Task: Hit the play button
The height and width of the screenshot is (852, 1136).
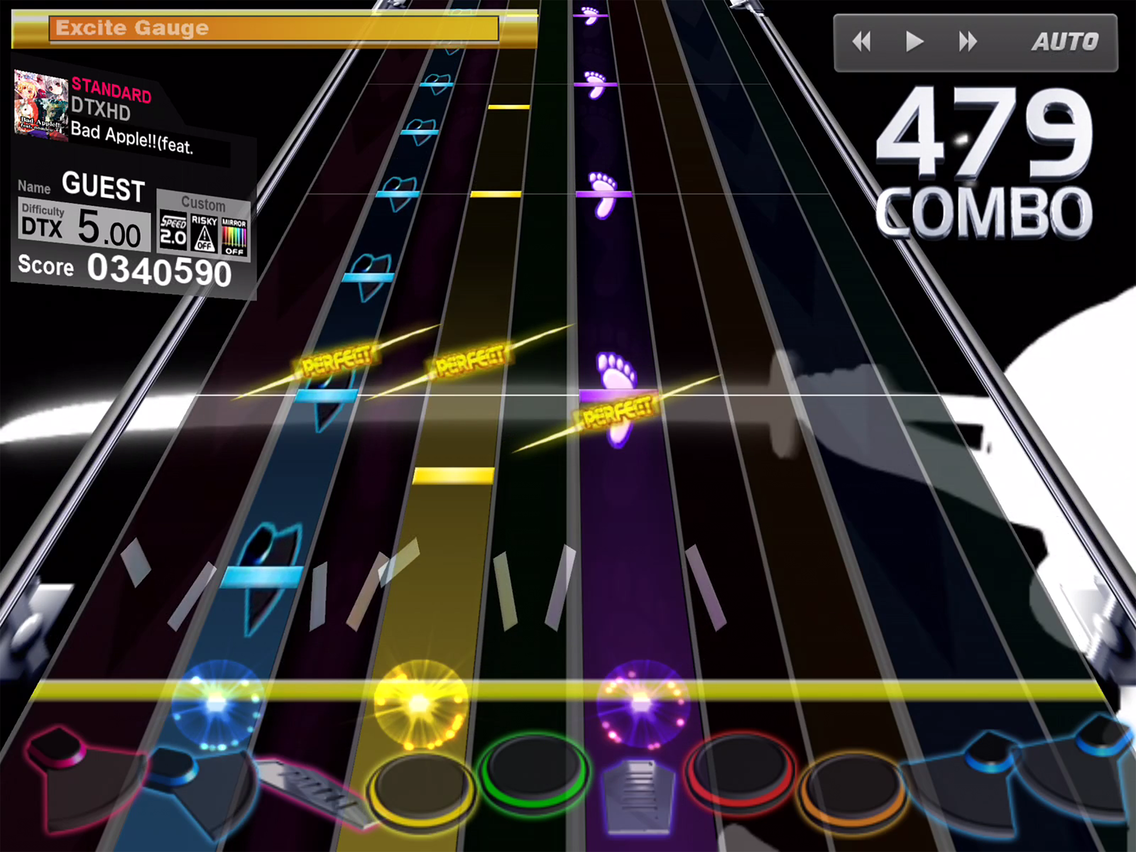Action: tap(914, 42)
